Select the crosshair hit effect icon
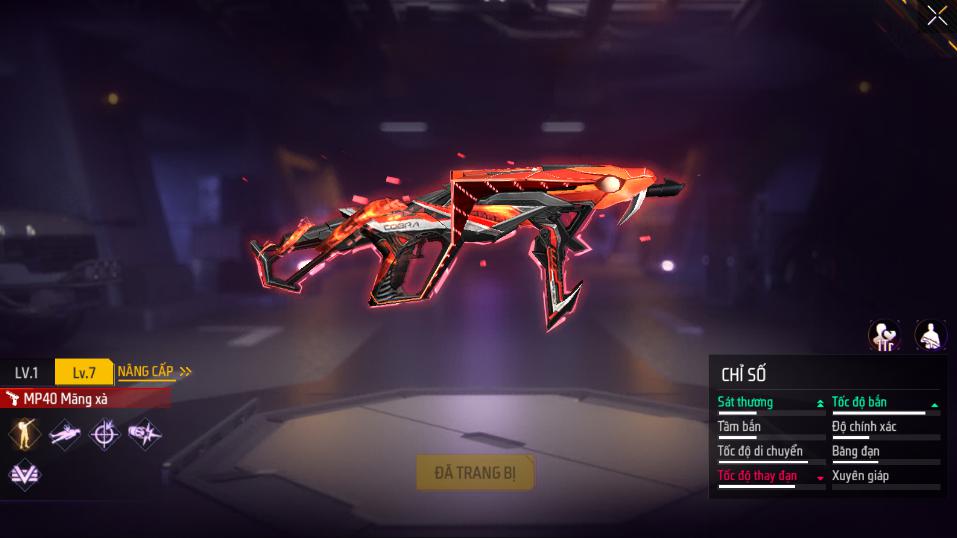The height and width of the screenshot is (538, 957). 104,433
